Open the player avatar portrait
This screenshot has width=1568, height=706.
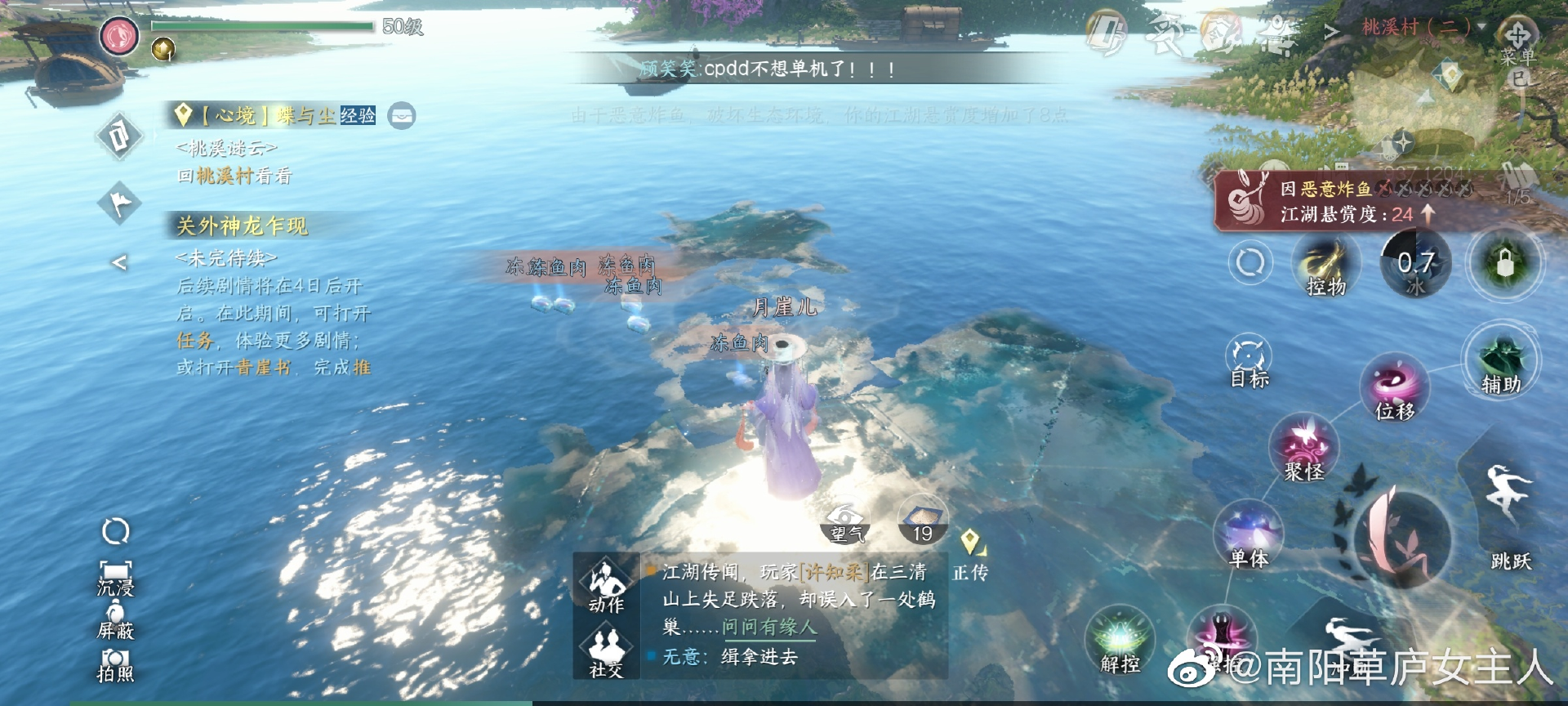120,35
